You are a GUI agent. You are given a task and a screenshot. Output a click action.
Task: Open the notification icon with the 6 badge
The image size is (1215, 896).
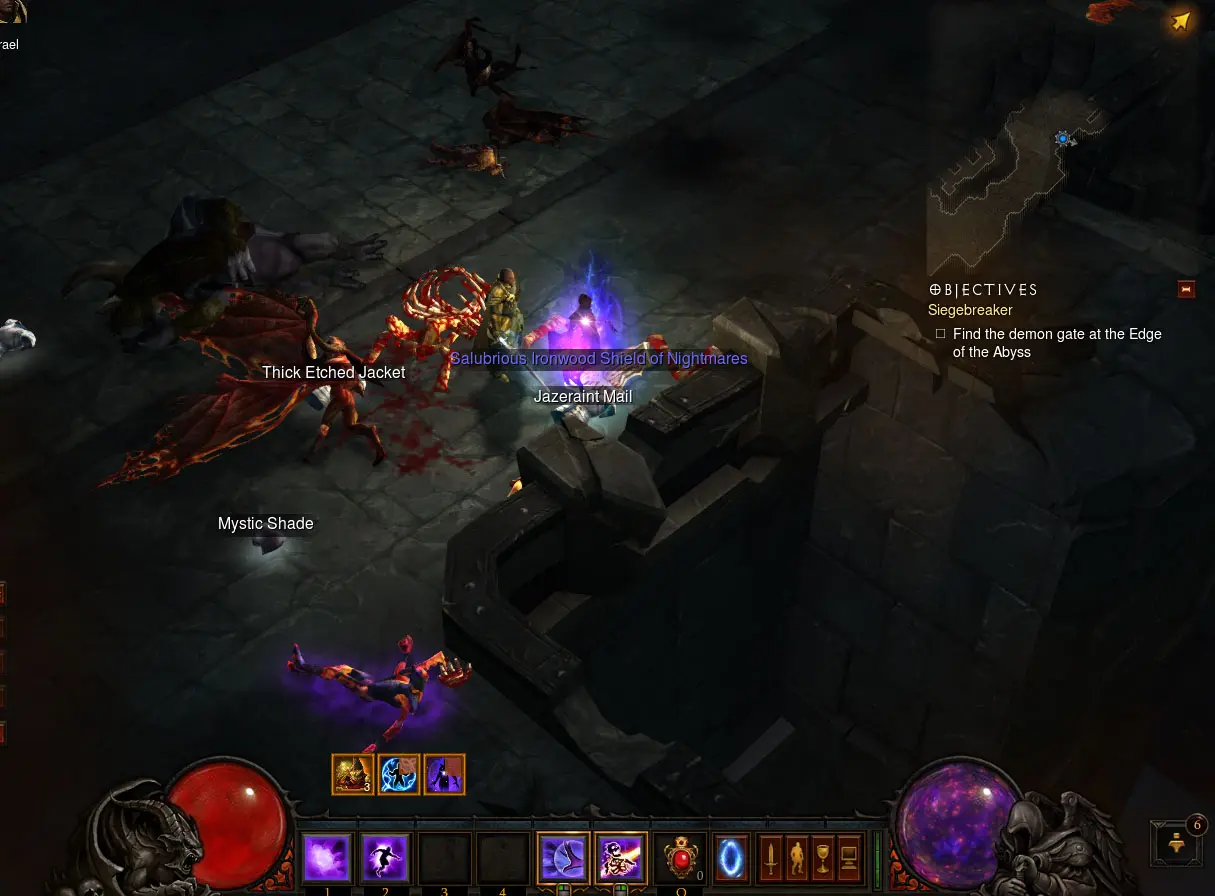tap(1177, 844)
